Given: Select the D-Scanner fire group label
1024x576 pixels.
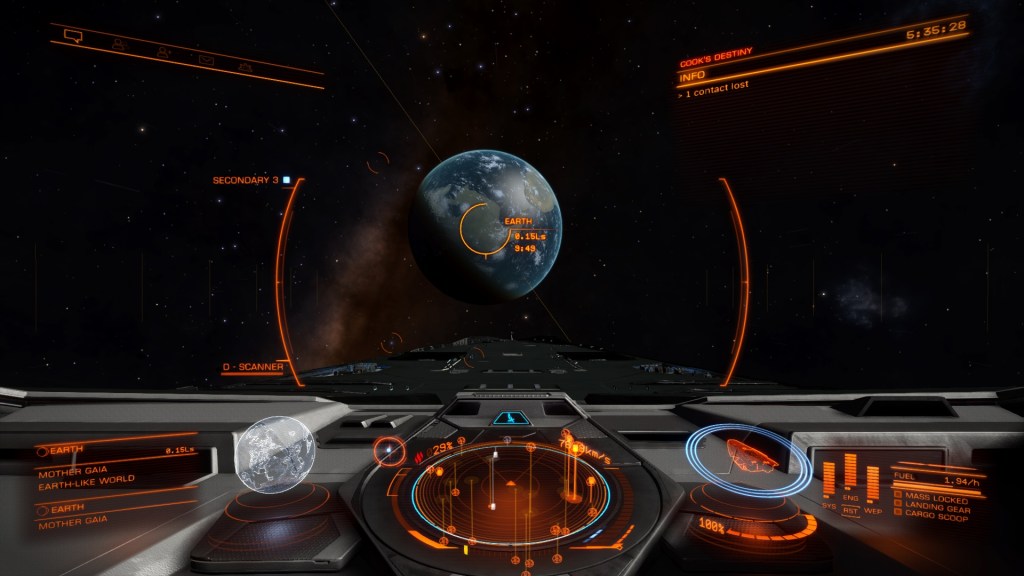Looking at the screenshot, I should coord(252,367).
